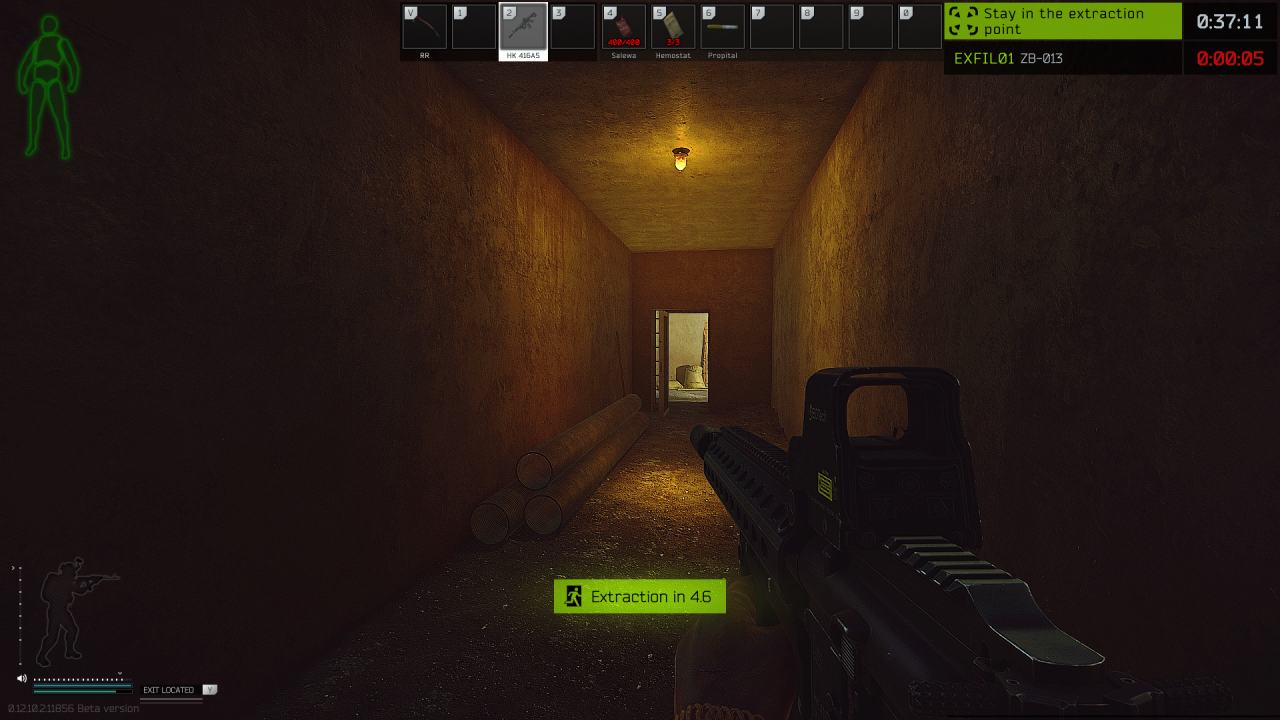Select the Hemostat in slot 5
The image size is (1280, 720).
click(672, 27)
